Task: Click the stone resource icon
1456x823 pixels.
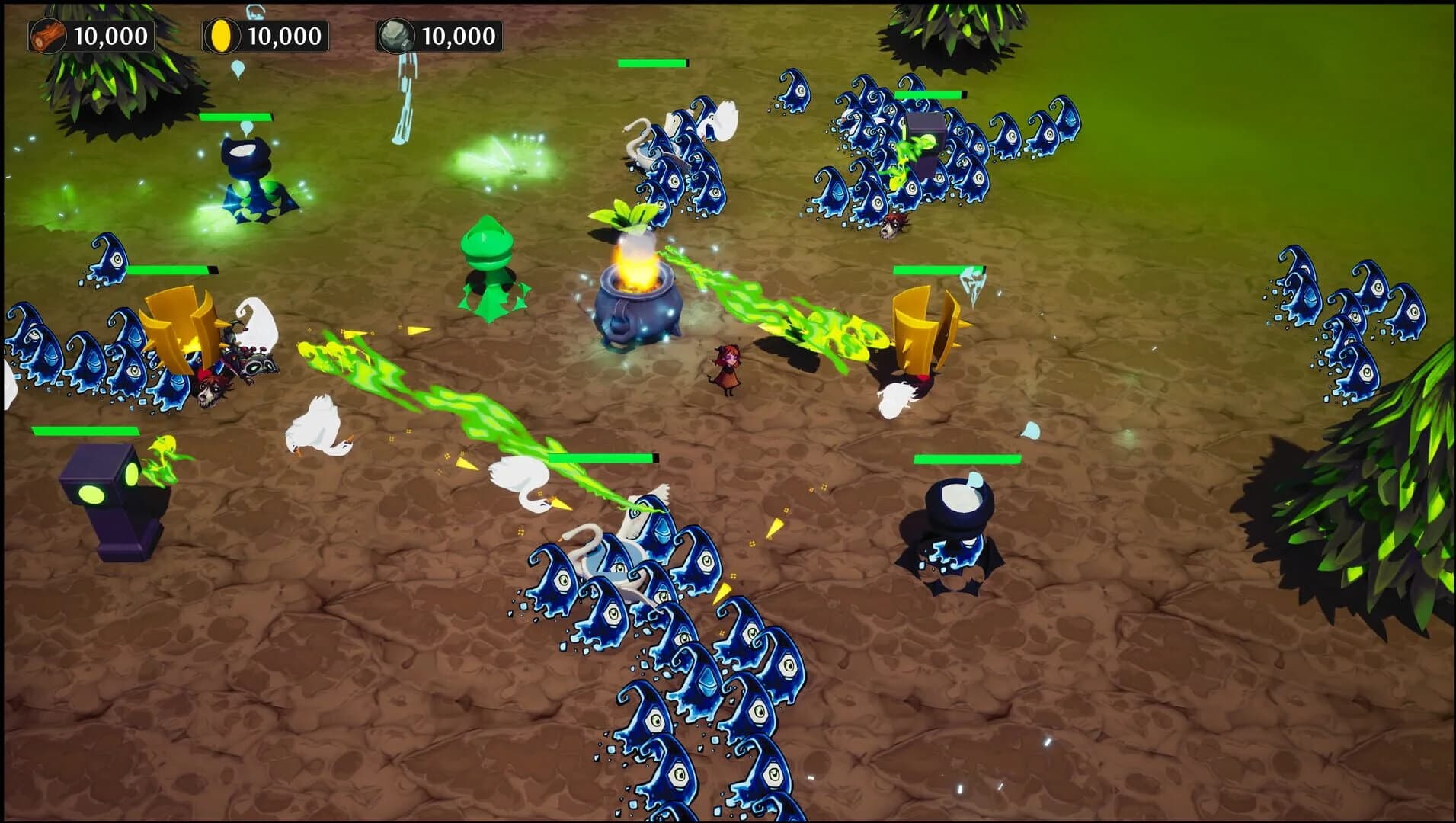Action: 395,34
